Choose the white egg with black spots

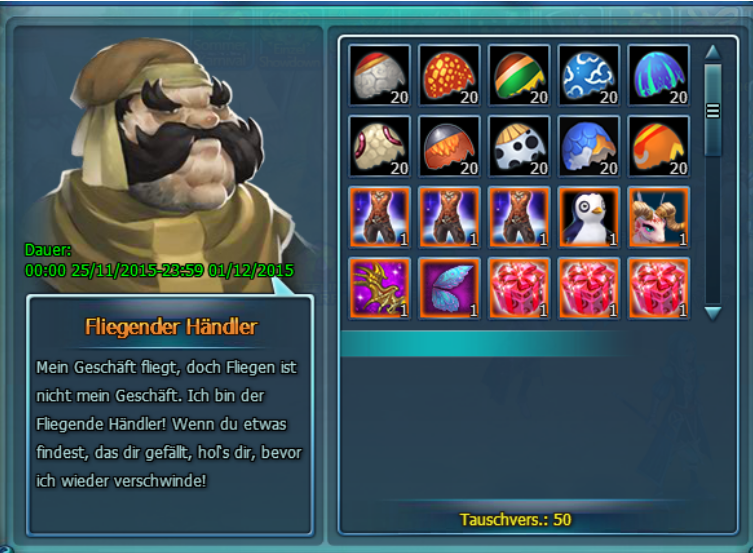pyautogui.click(x=519, y=146)
